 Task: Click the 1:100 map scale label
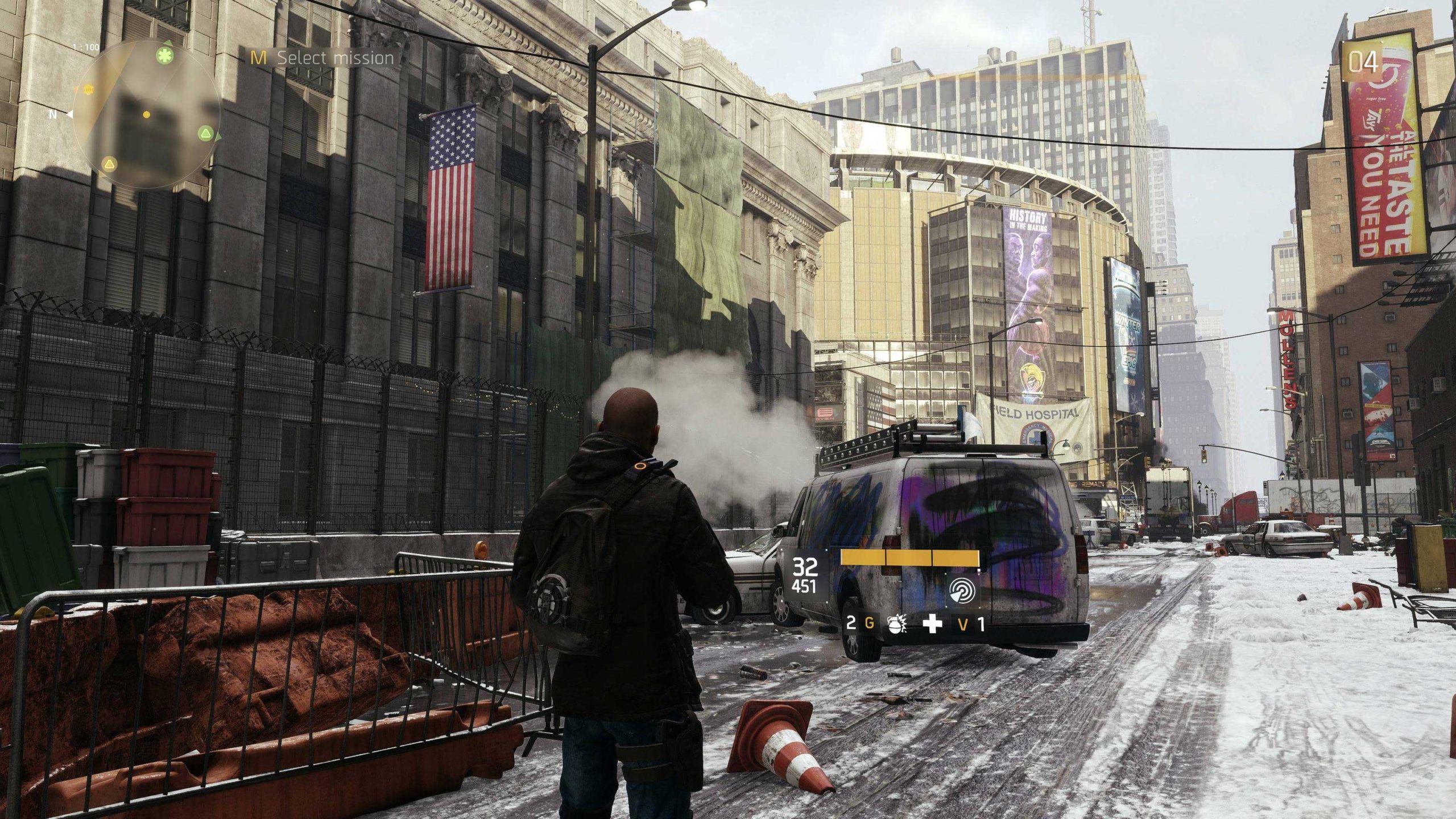click(x=86, y=47)
